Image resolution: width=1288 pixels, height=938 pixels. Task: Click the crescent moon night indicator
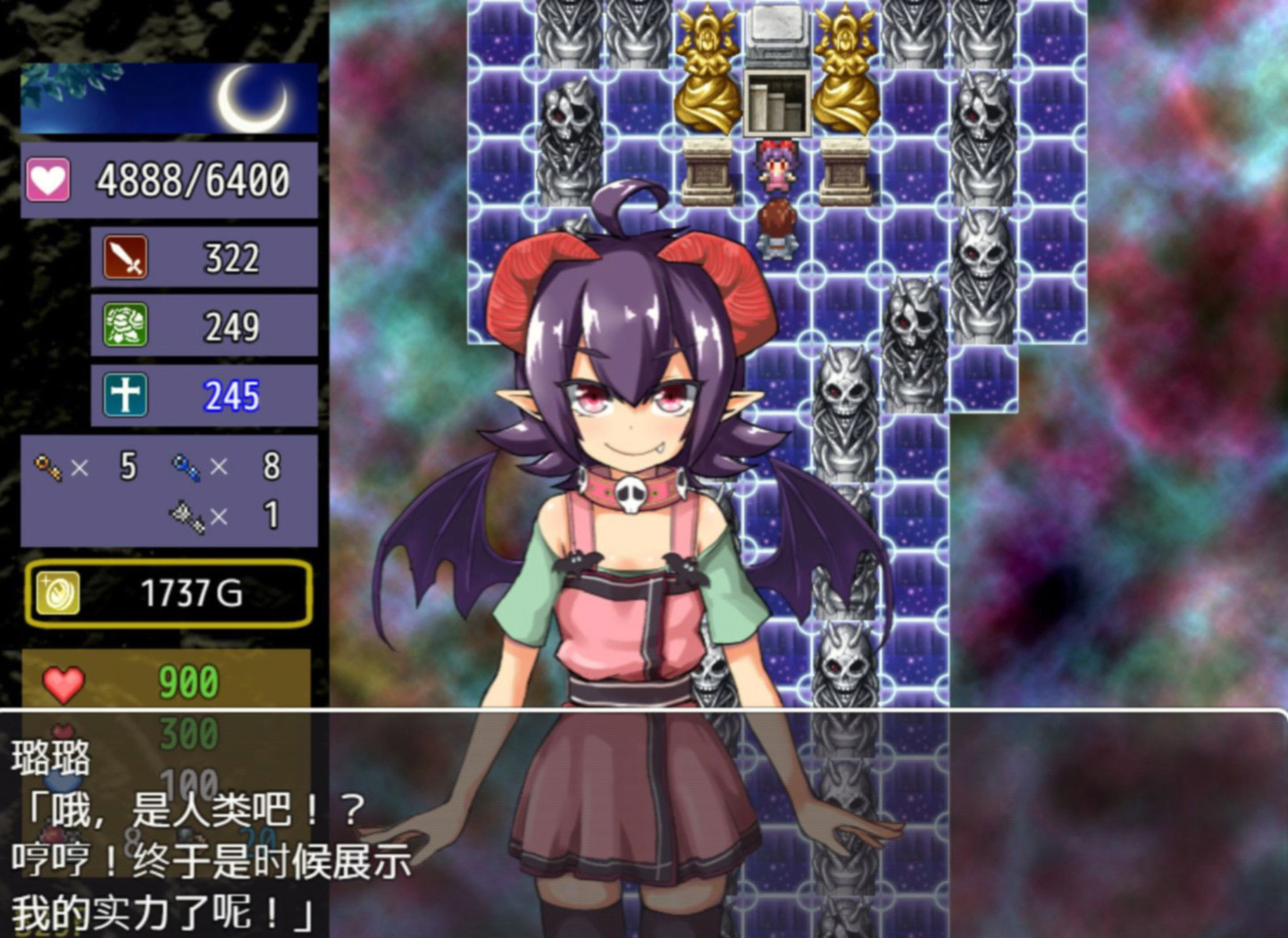(253, 100)
